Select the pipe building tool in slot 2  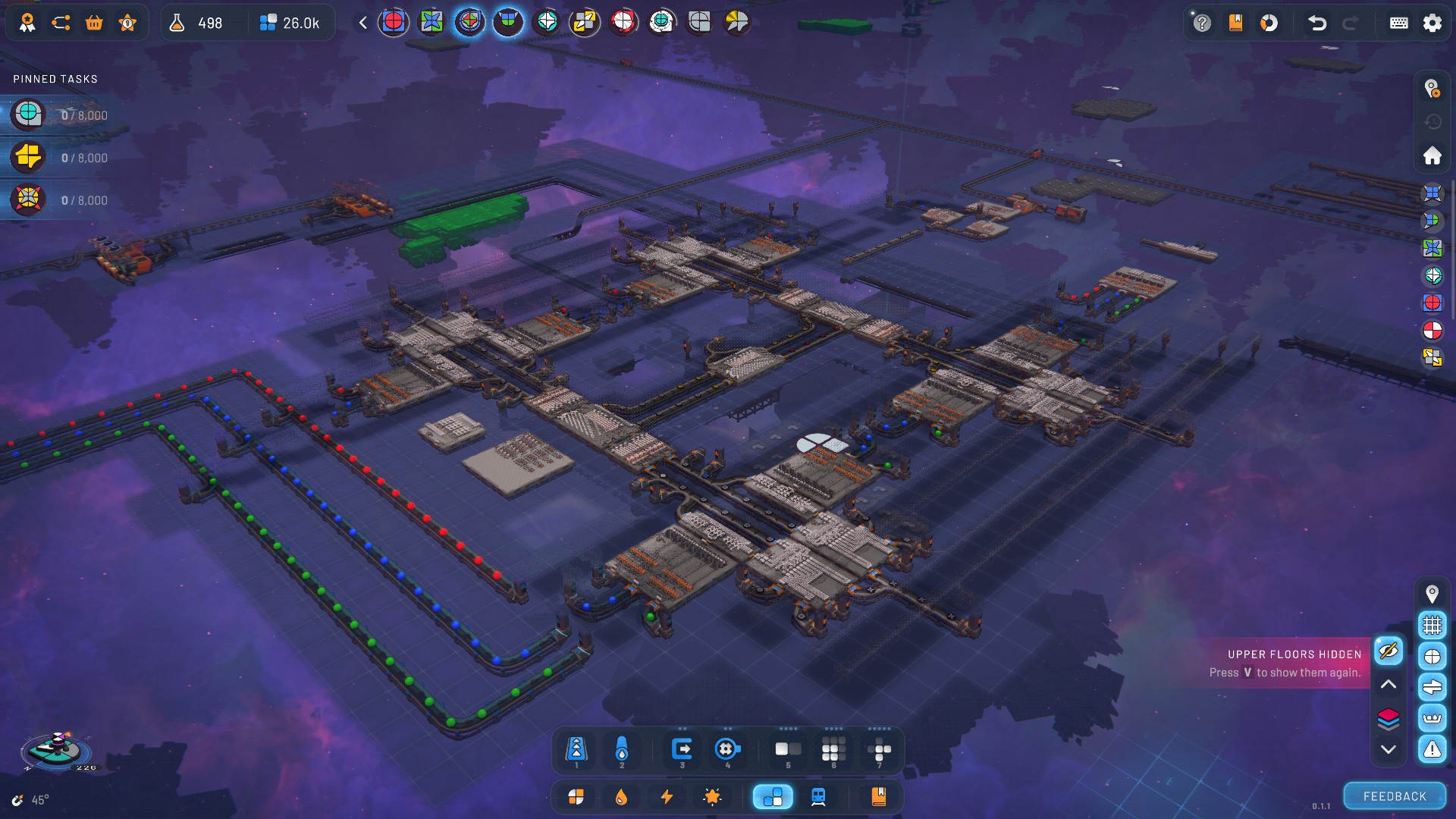point(622,750)
